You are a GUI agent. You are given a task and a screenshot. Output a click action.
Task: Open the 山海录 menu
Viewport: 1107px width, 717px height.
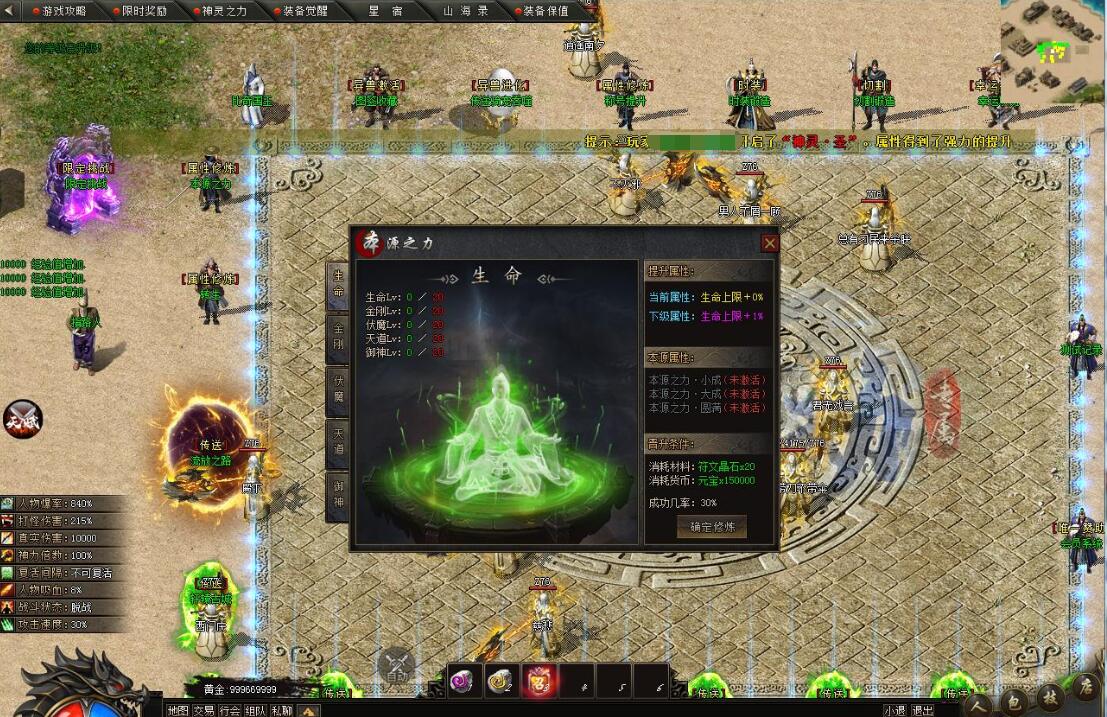466,11
